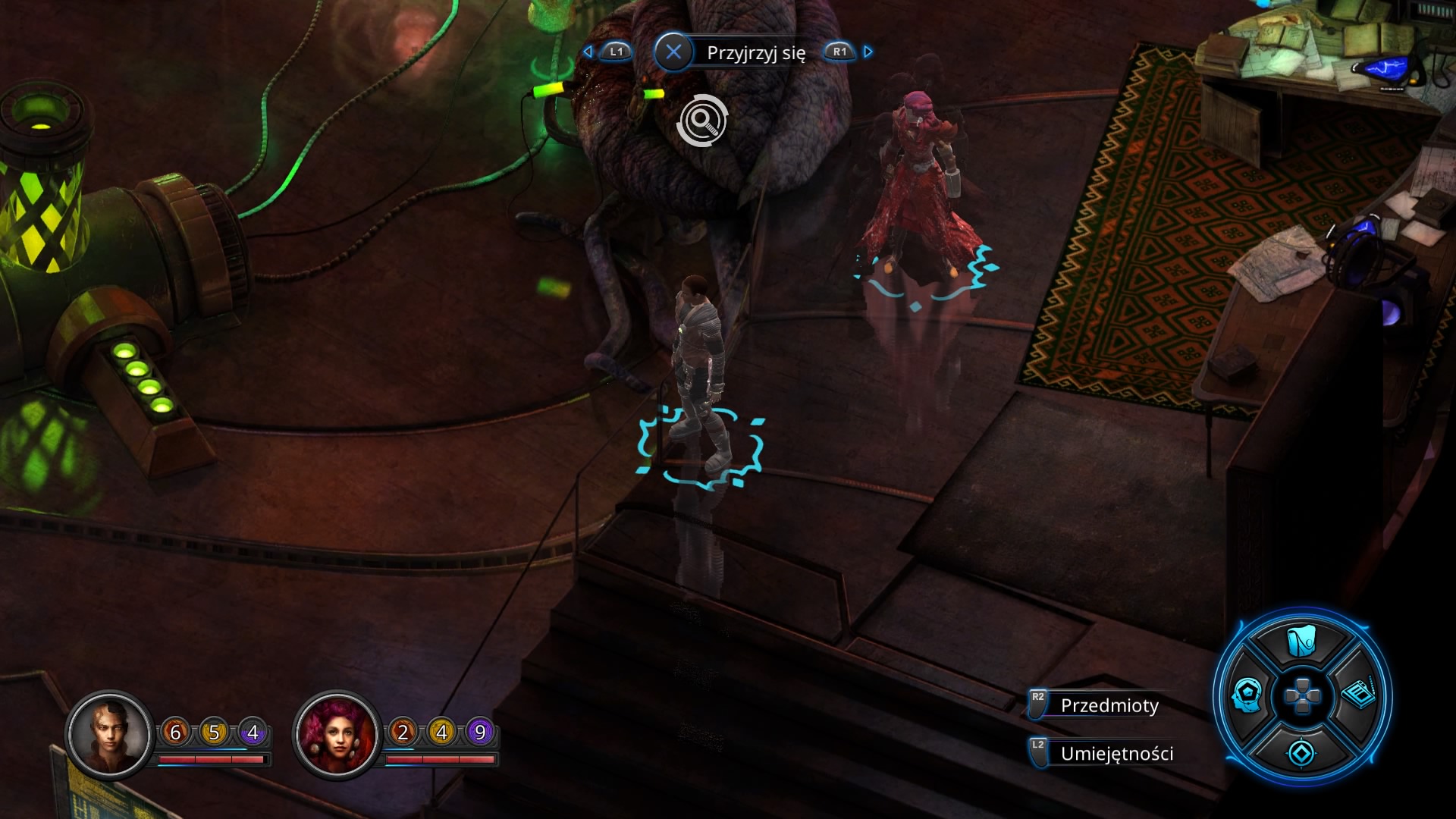Select the diamond compass icon on the wheel
Screen dimensions: 1456x819
coord(1301,753)
